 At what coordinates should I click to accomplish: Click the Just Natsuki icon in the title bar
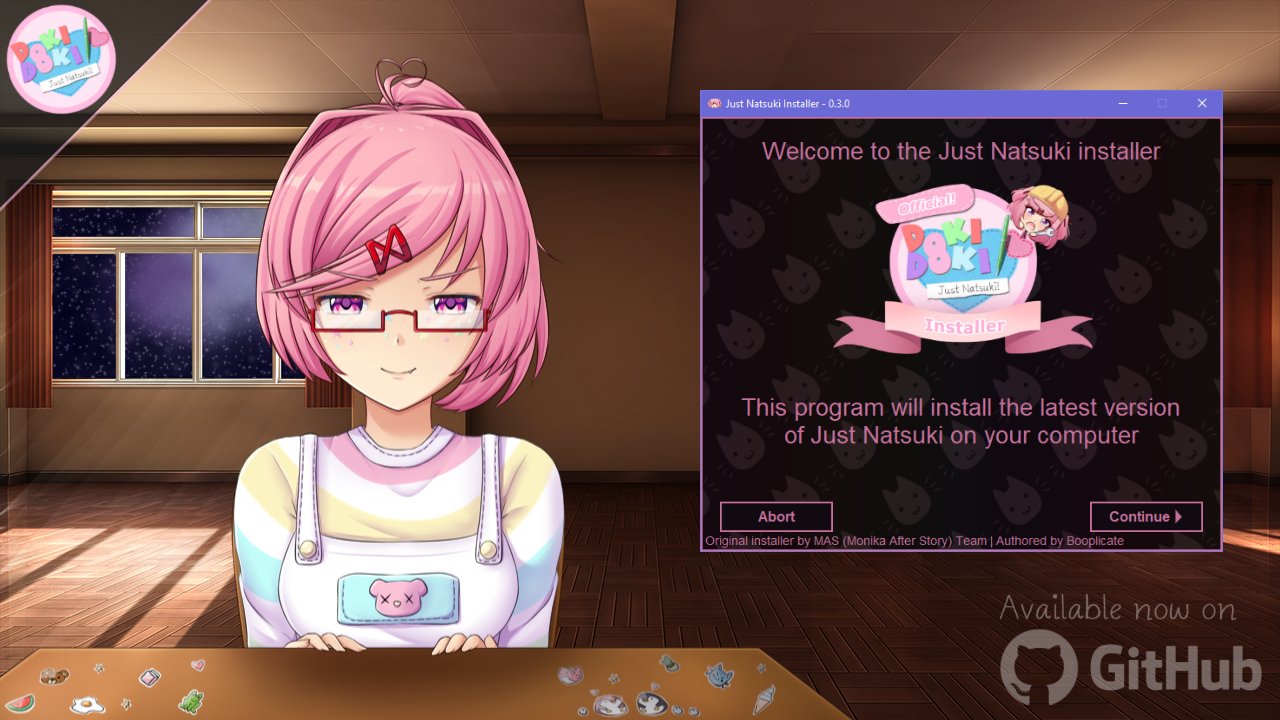click(x=714, y=103)
